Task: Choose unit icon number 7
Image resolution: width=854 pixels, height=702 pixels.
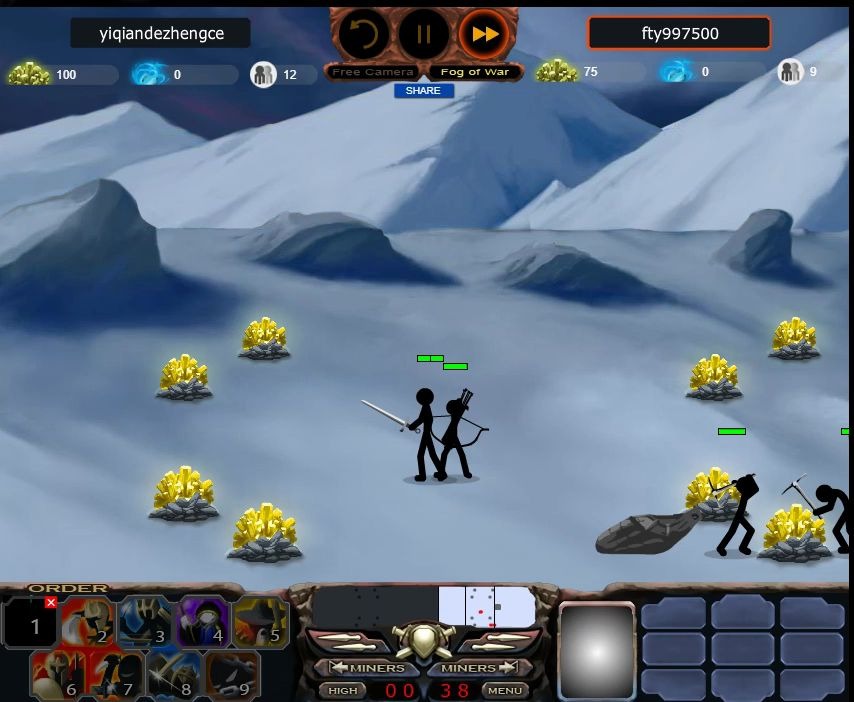Action: coord(117,676)
